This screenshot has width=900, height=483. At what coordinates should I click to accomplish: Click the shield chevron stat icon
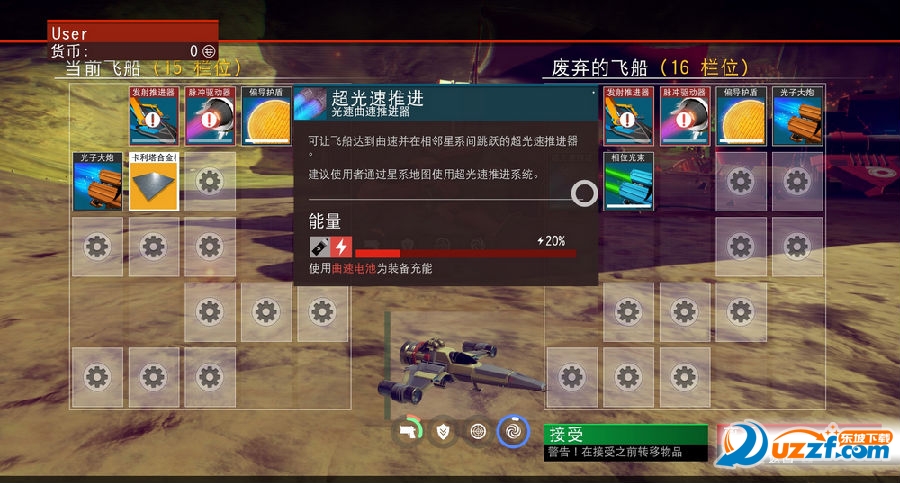click(445, 431)
